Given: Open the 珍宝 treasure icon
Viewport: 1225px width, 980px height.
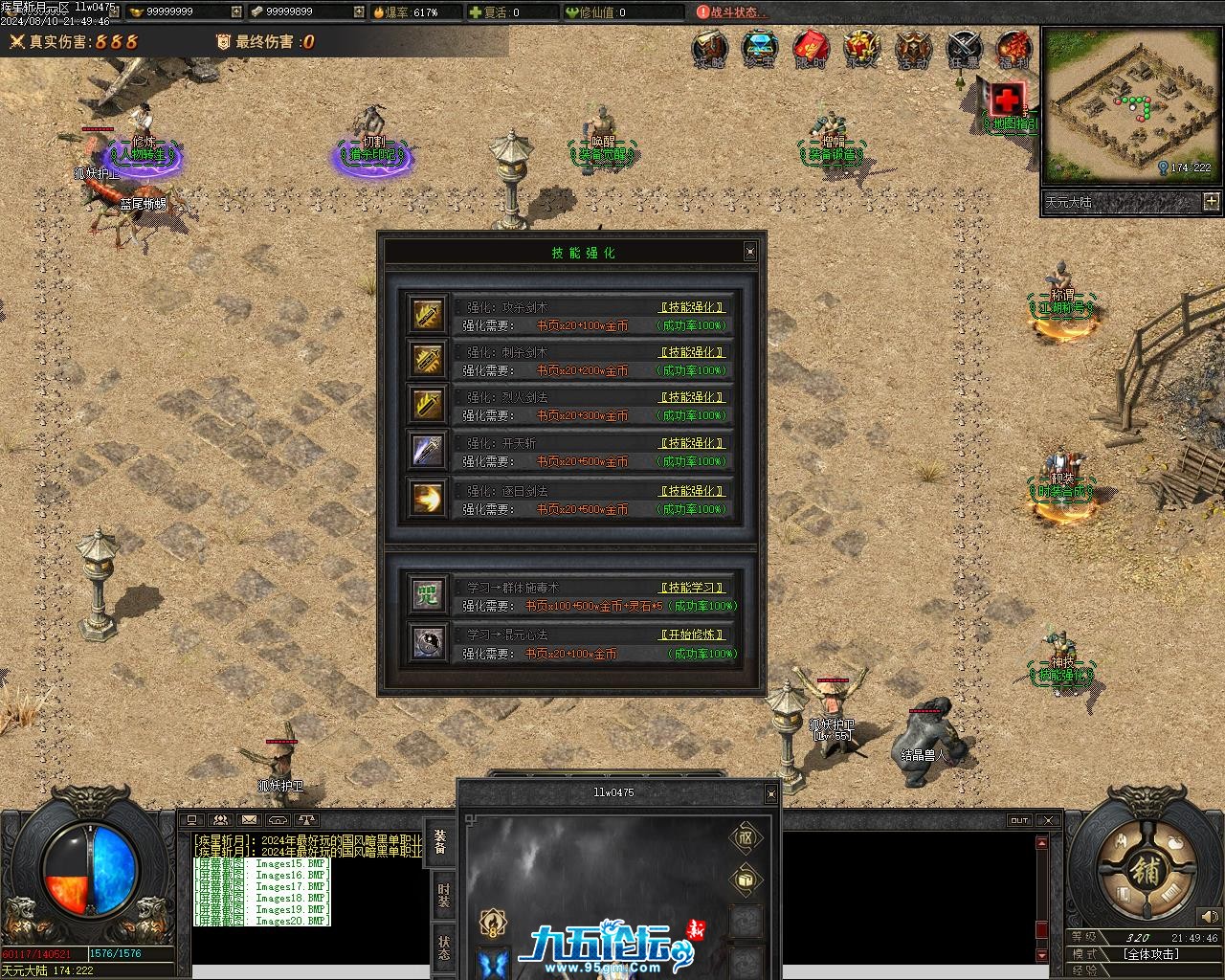Looking at the screenshot, I should [x=760, y=48].
